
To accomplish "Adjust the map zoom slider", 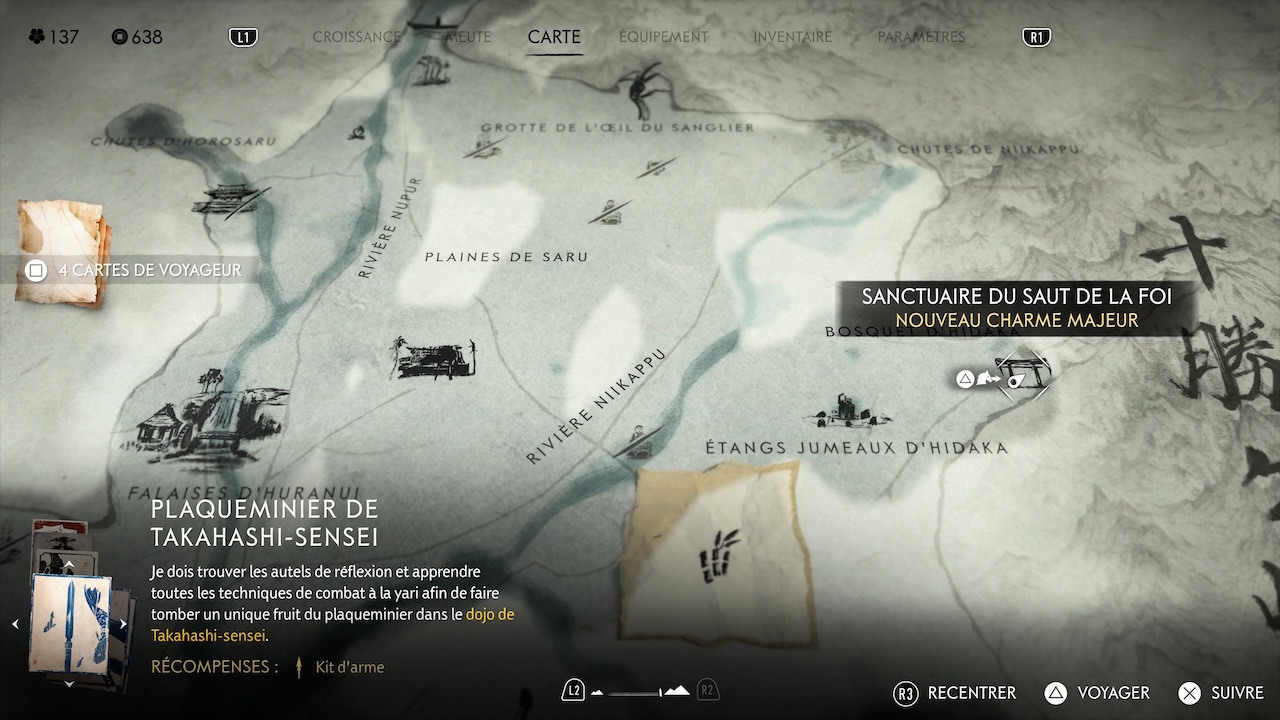I will pyautogui.click(x=640, y=691).
